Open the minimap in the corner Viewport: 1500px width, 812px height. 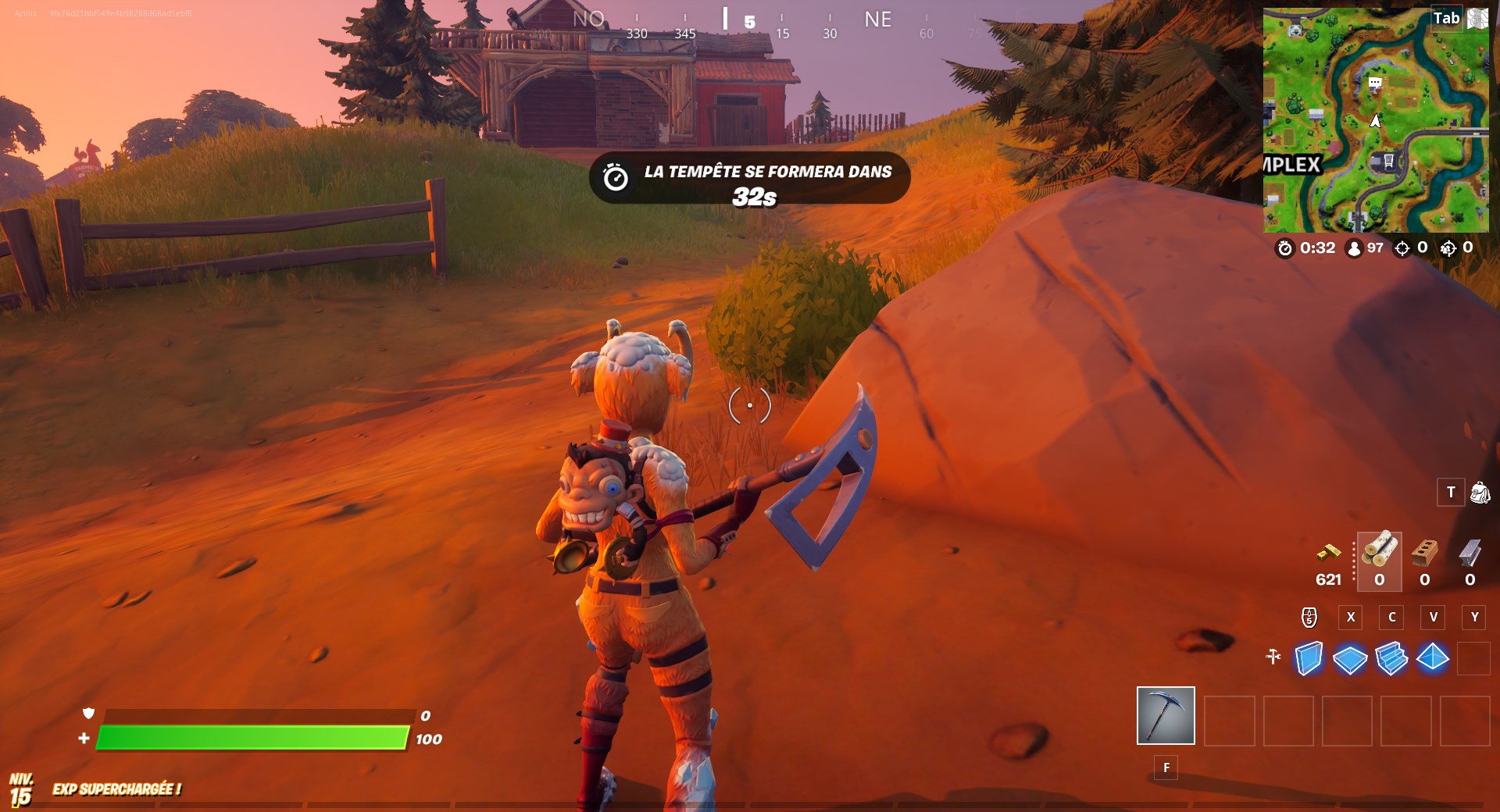tap(1377, 117)
